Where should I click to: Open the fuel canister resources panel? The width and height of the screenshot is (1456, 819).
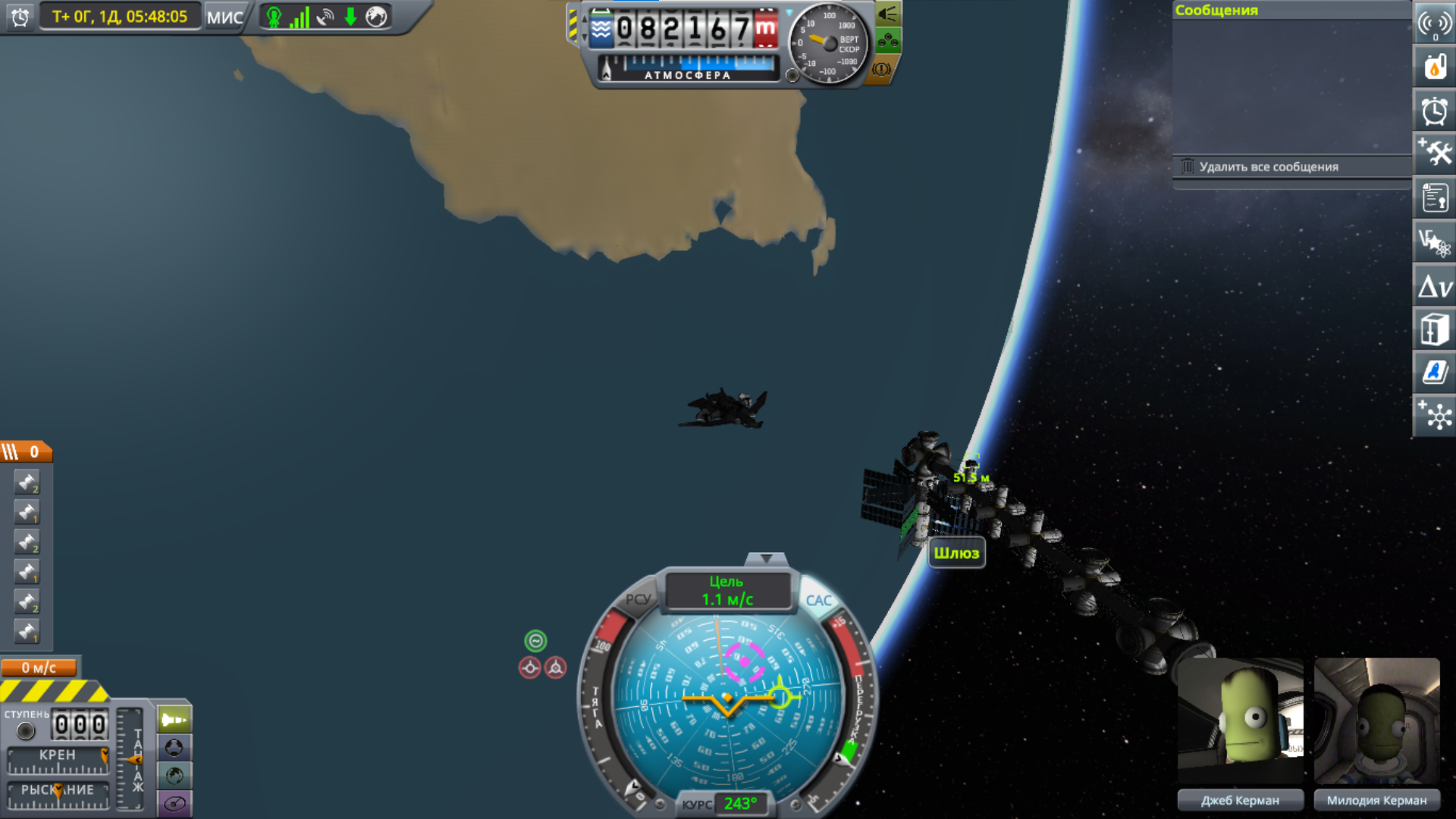(1434, 67)
